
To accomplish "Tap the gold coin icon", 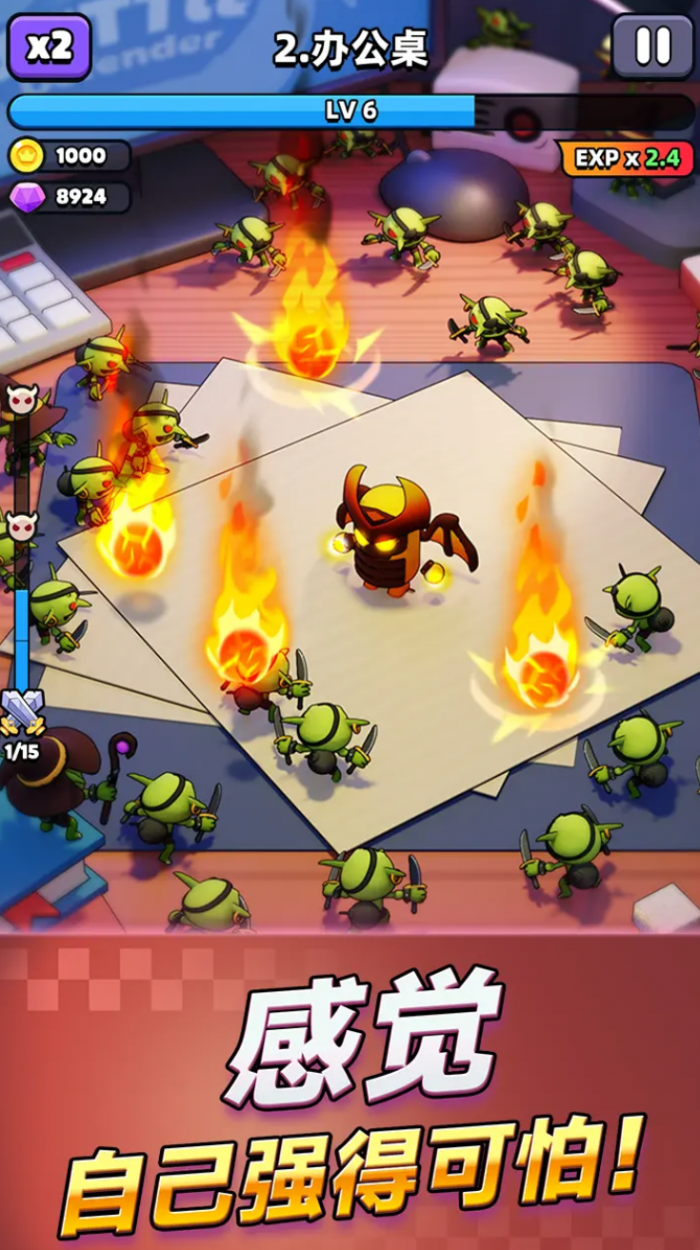I will [25, 156].
